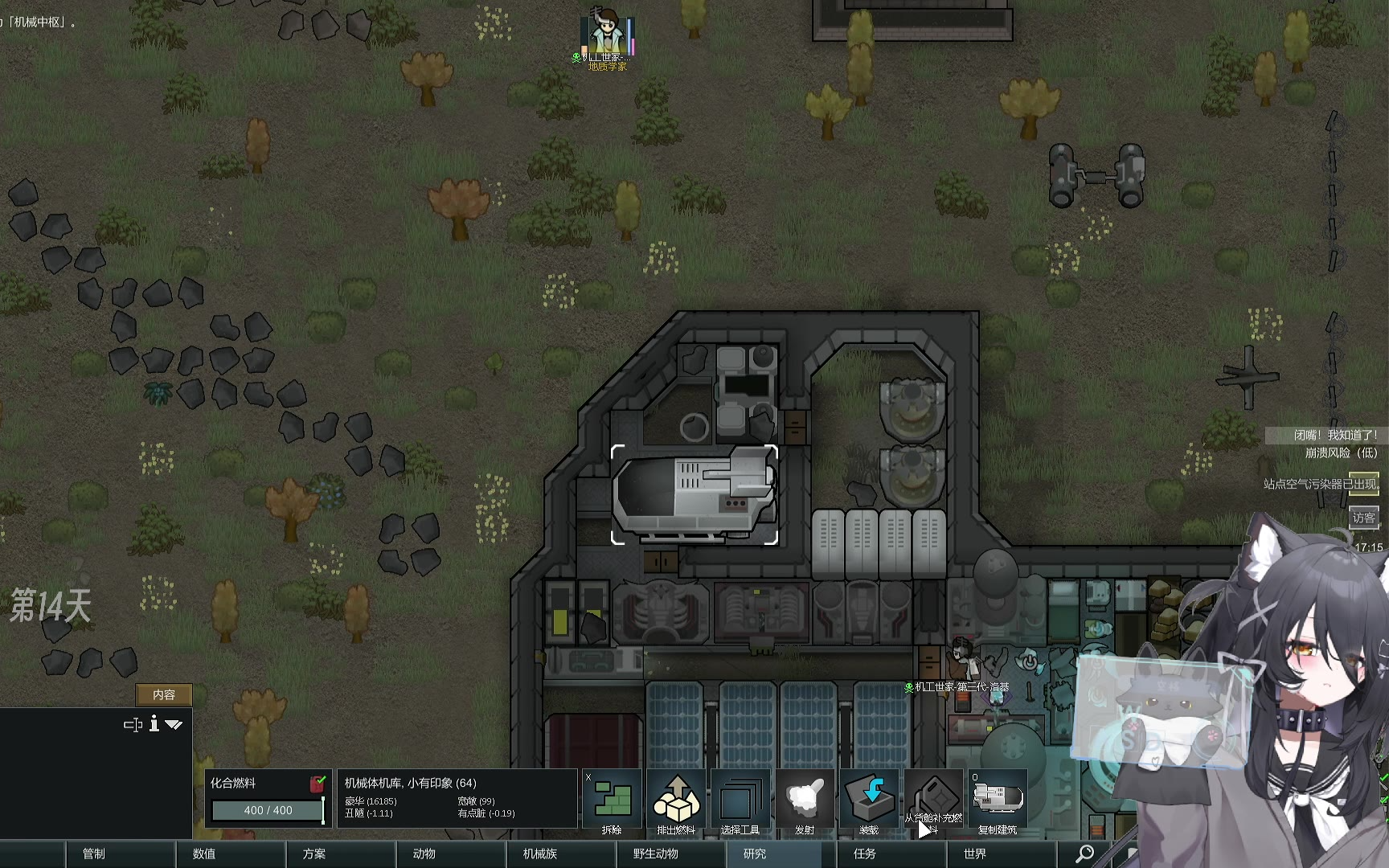
Task: Open the 装载 load cargo command
Action: [x=869, y=802]
